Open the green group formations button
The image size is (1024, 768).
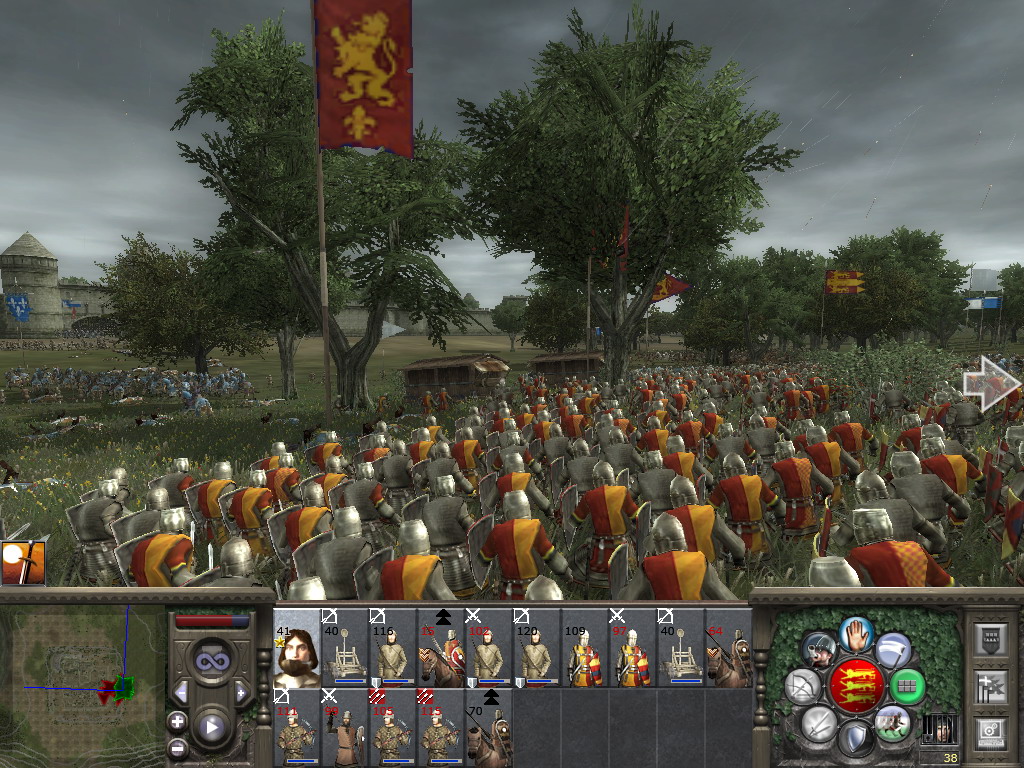(x=907, y=686)
